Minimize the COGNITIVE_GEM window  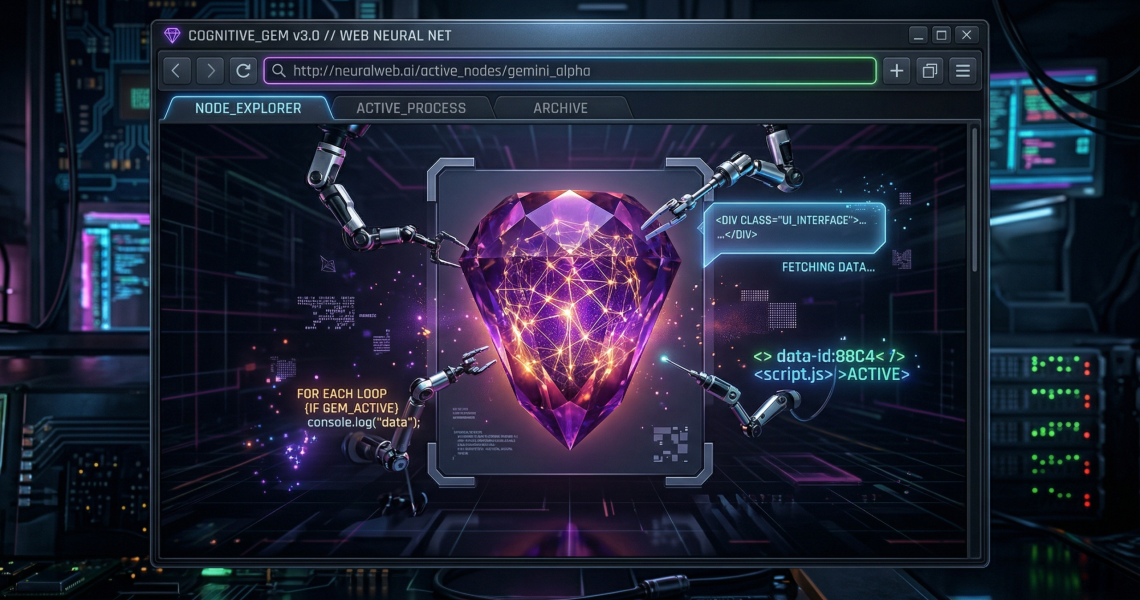click(x=918, y=35)
